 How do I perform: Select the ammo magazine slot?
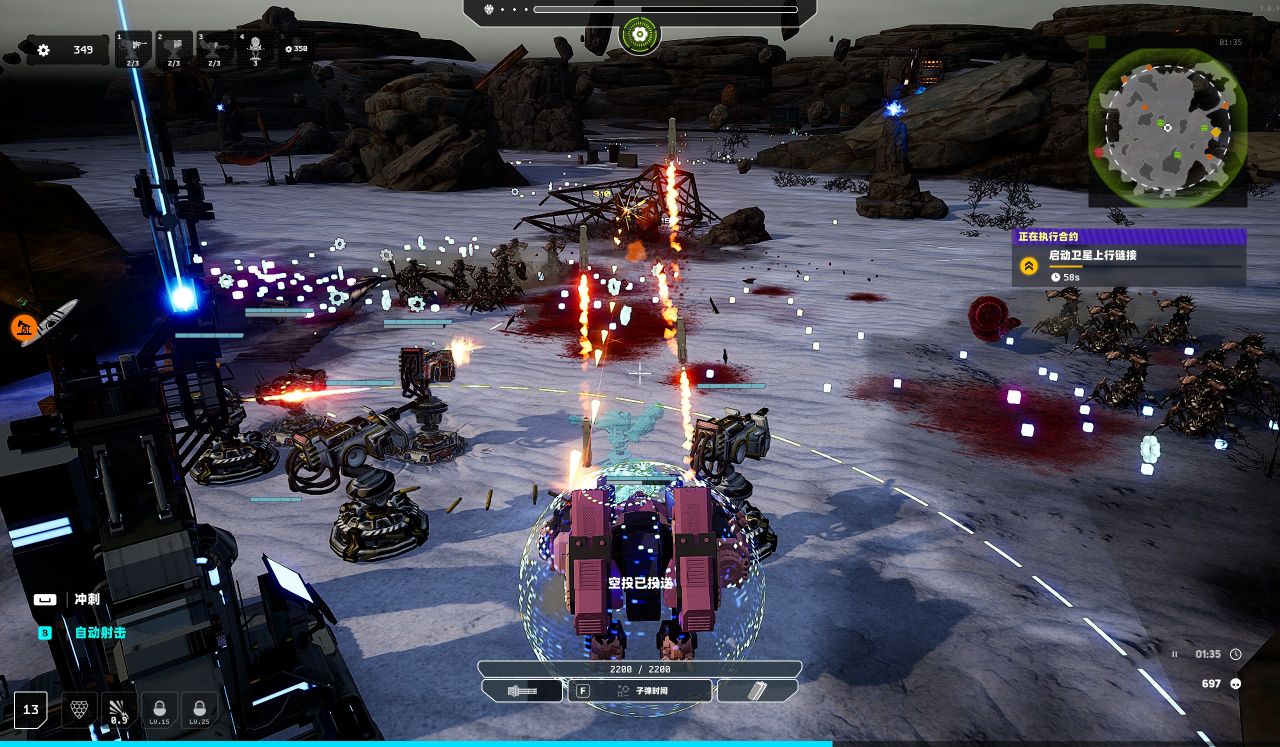coord(757,691)
